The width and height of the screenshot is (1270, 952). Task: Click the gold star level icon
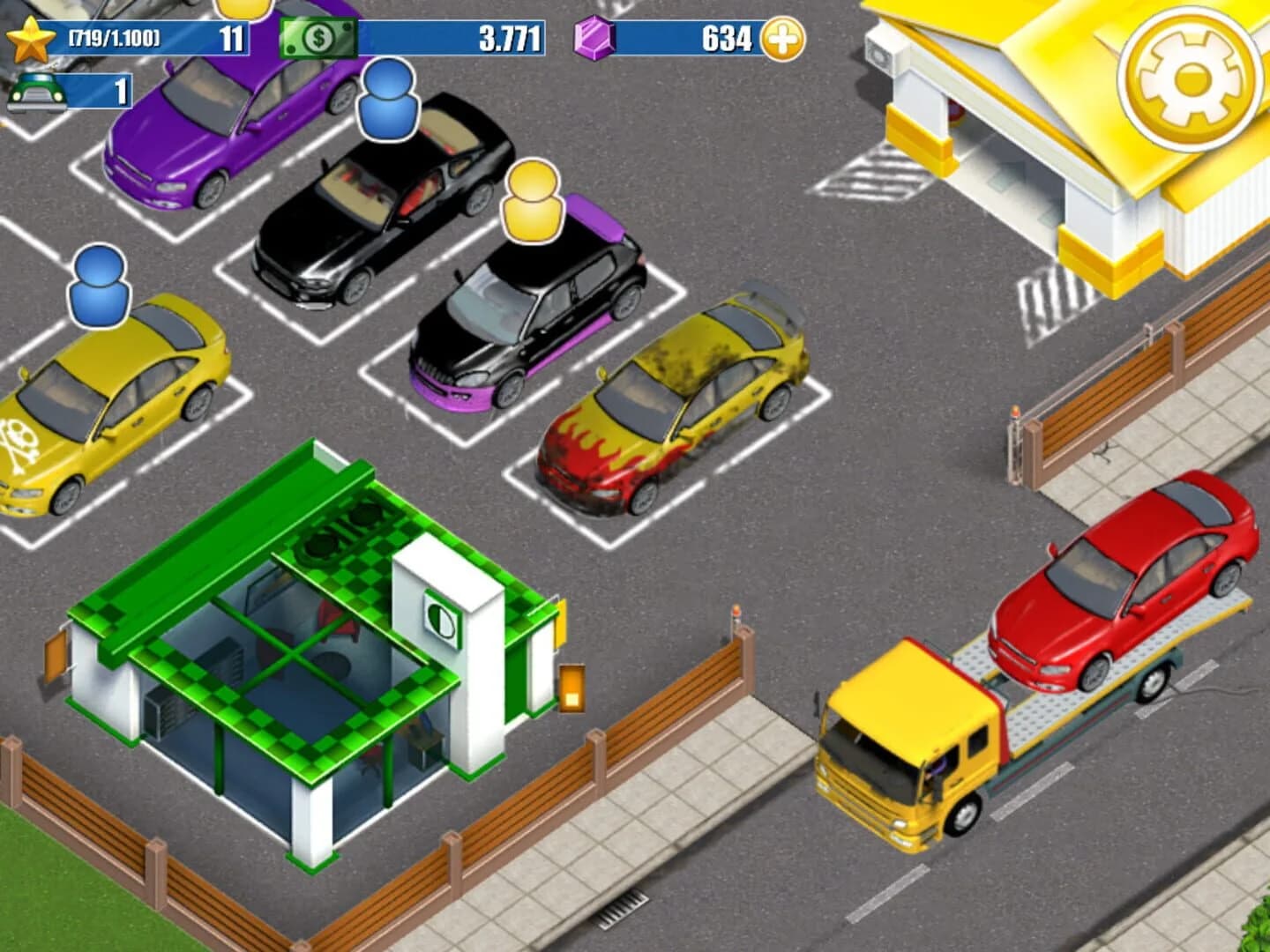point(33,39)
